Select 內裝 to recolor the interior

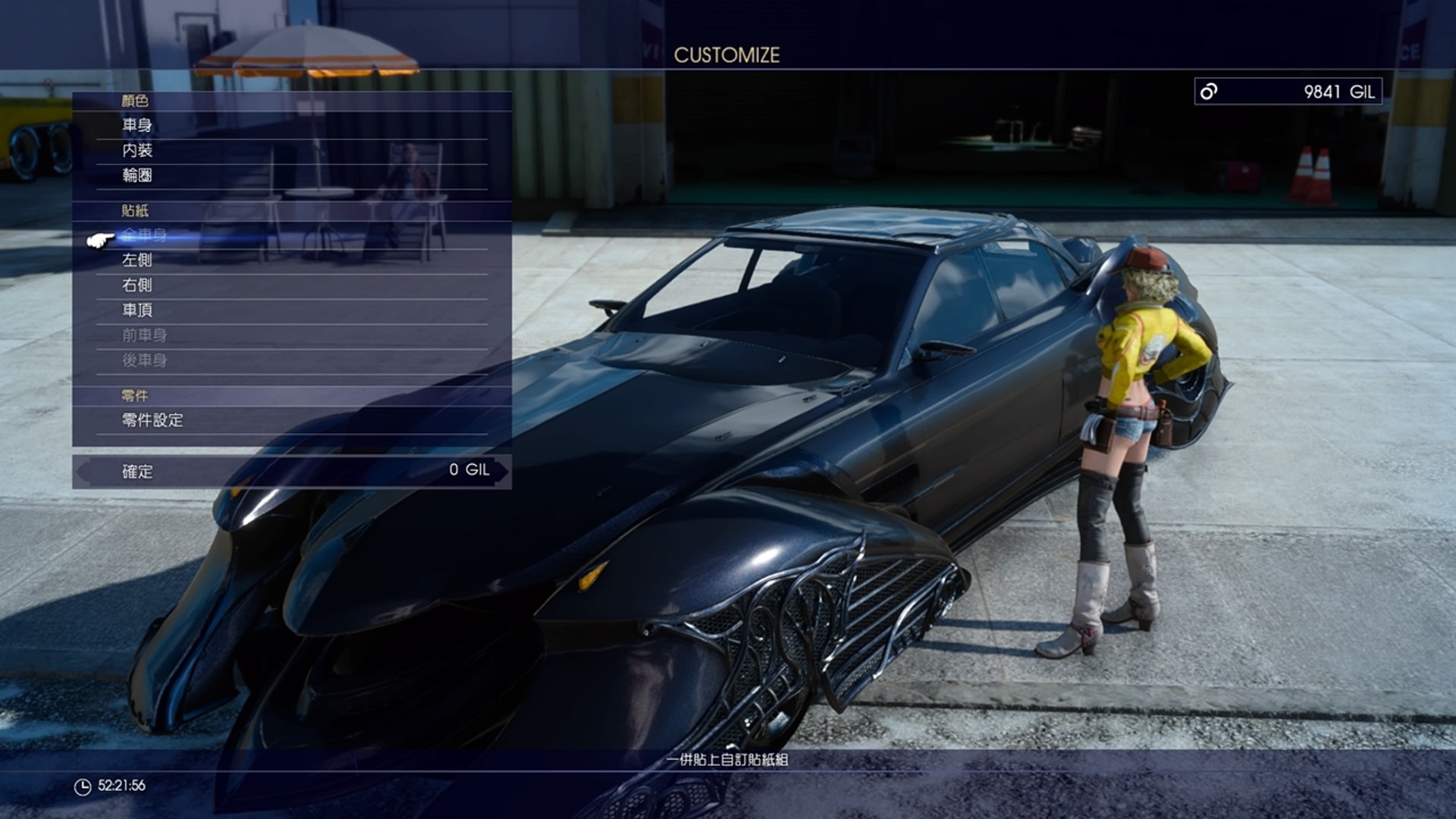point(138,149)
